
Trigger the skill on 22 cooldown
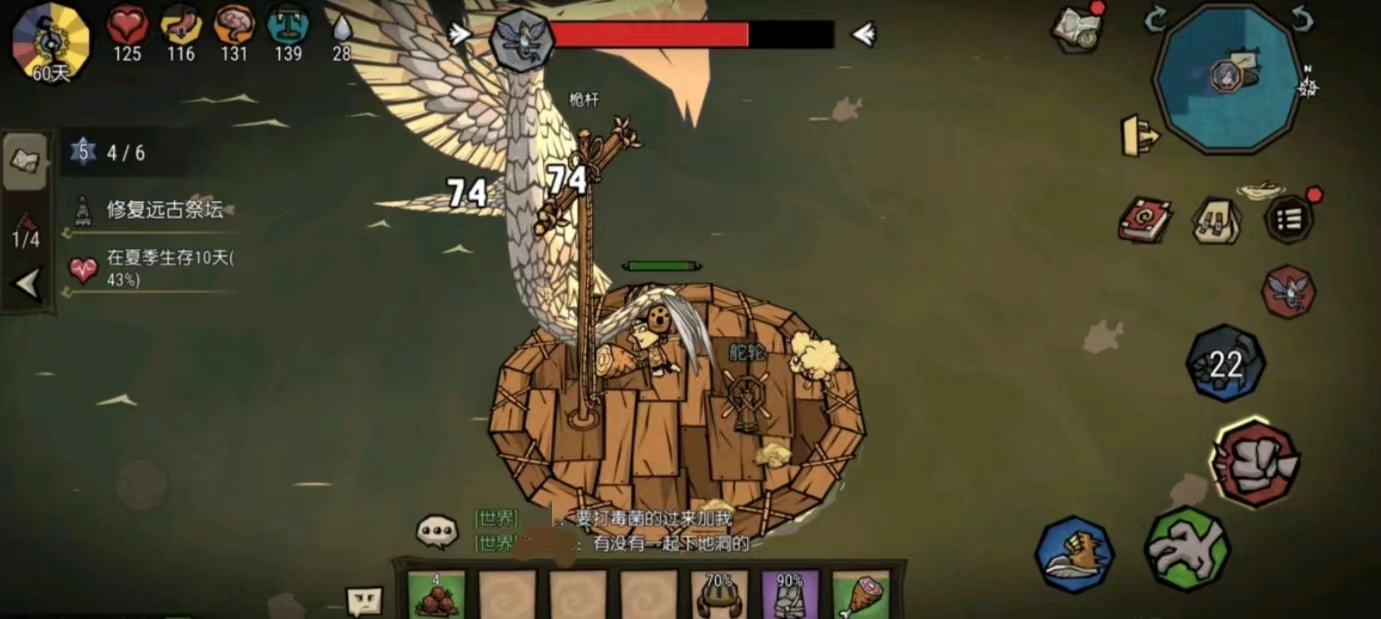pyautogui.click(x=1226, y=364)
